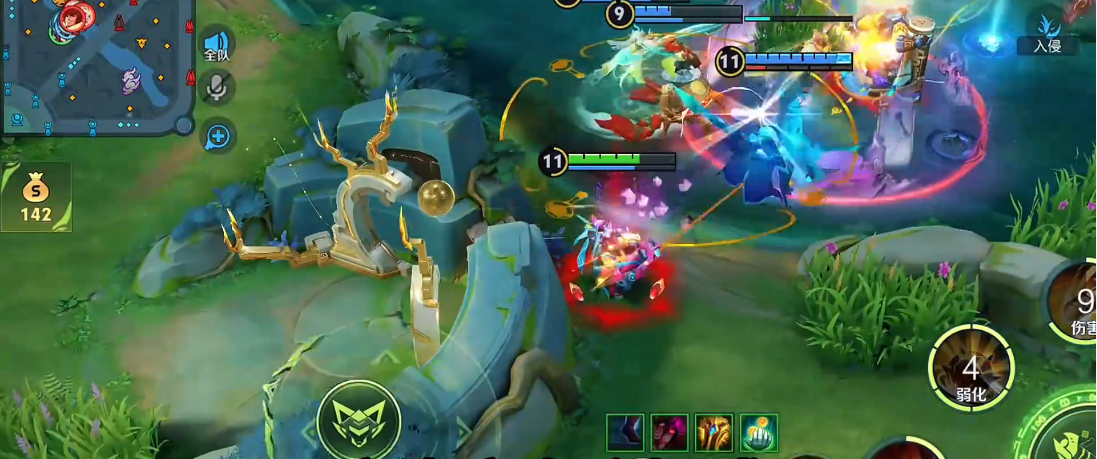
Task: Toggle the 全队 team voice speaker
Action: [x=217, y=45]
